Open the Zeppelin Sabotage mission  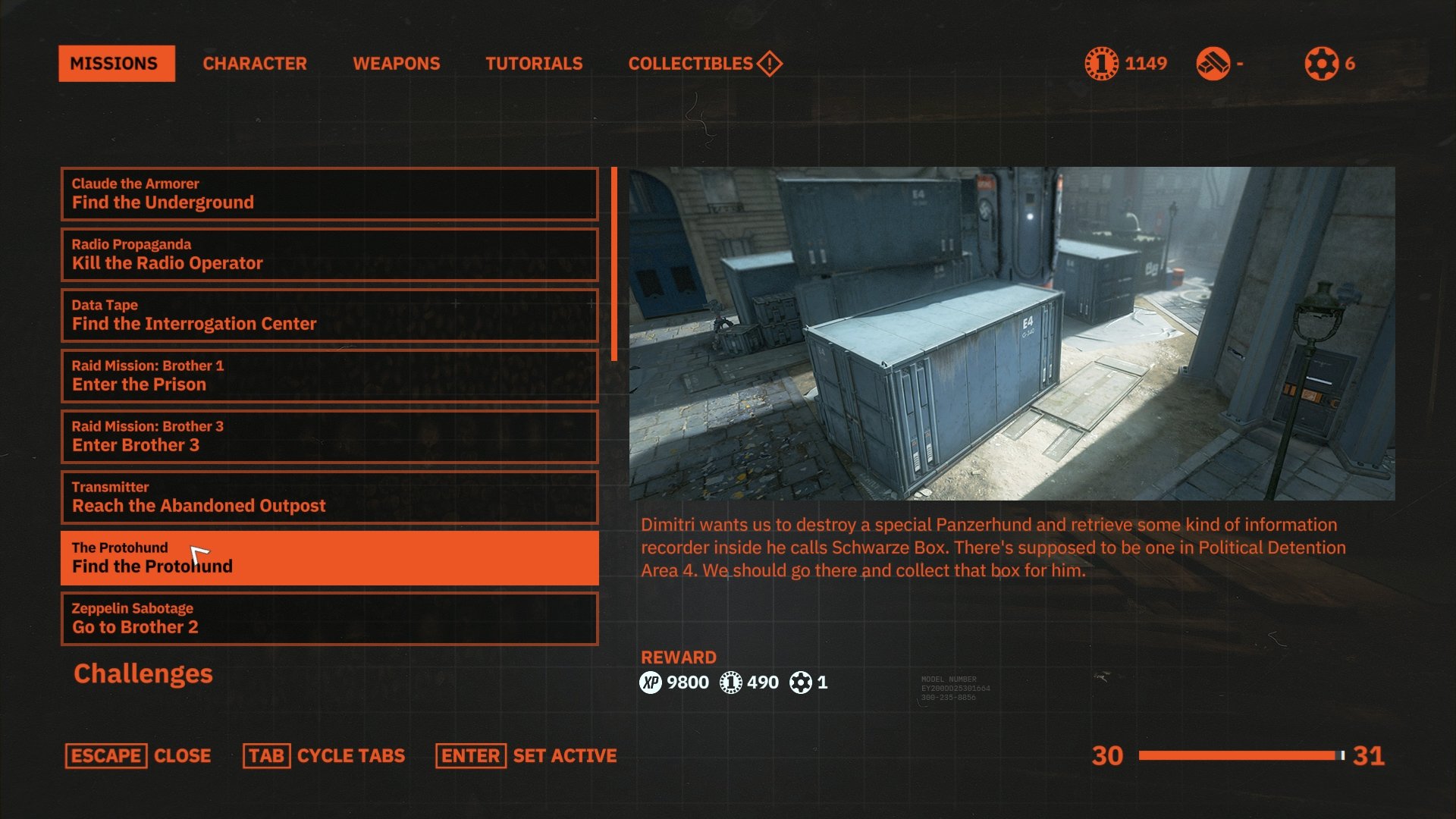(x=329, y=619)
